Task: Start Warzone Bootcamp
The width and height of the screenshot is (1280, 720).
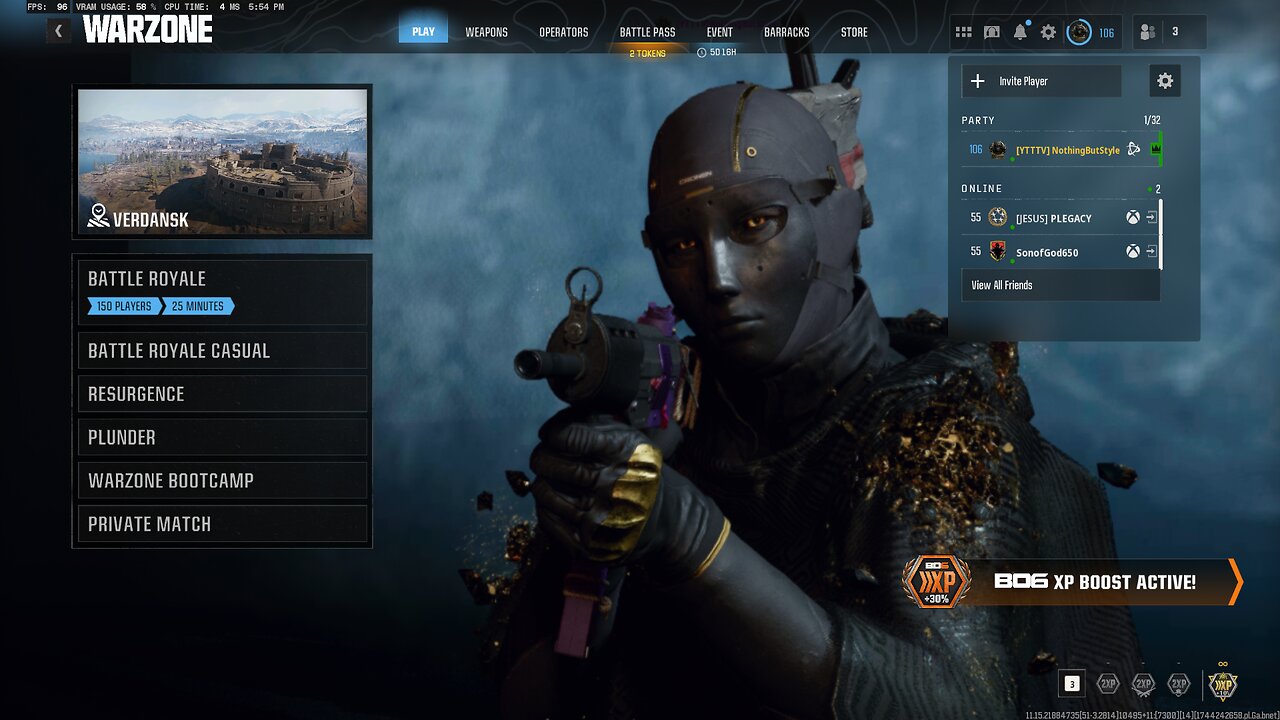Action: click(221, 481)
